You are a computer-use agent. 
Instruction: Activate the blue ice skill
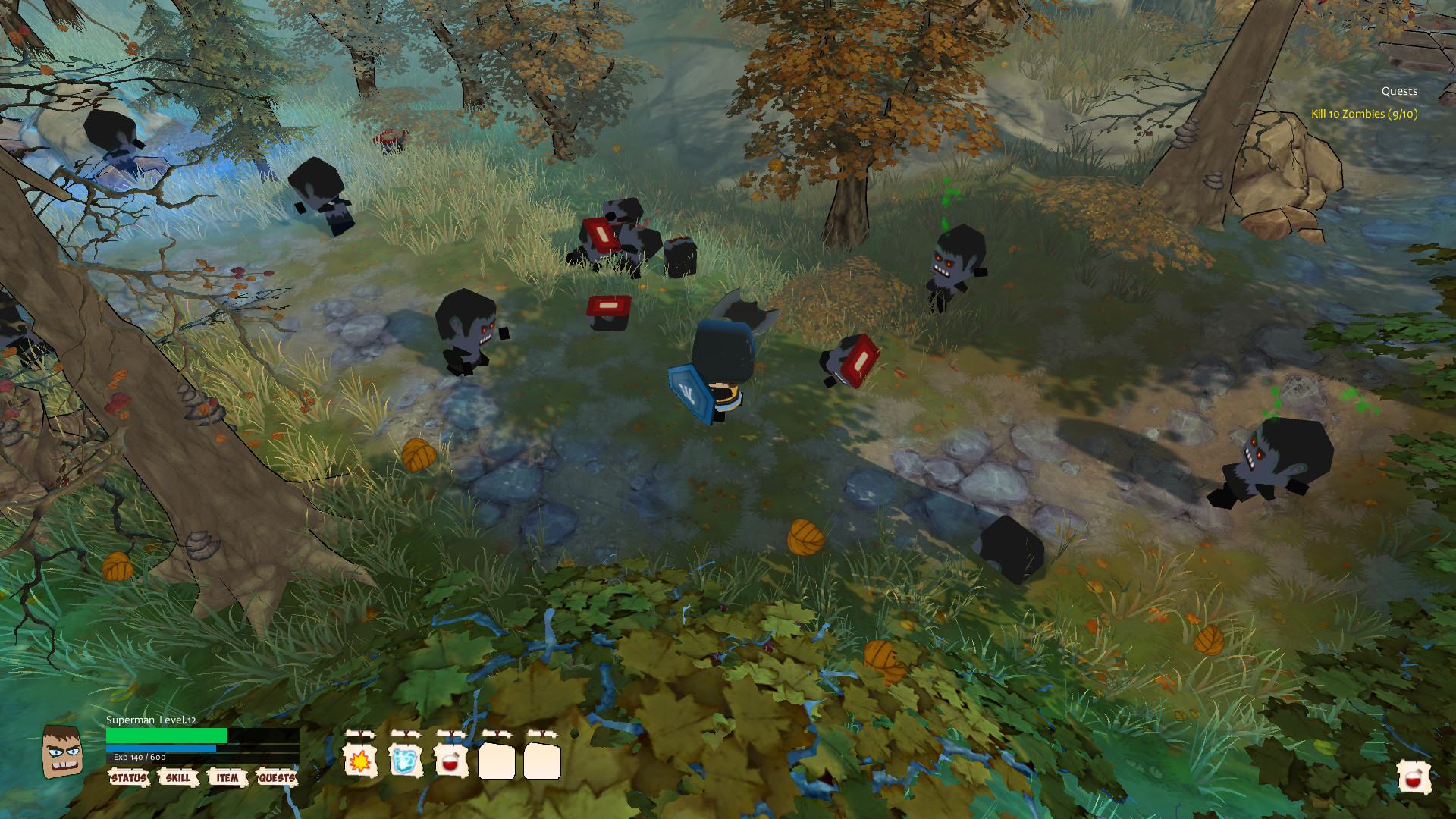point(406,761)
